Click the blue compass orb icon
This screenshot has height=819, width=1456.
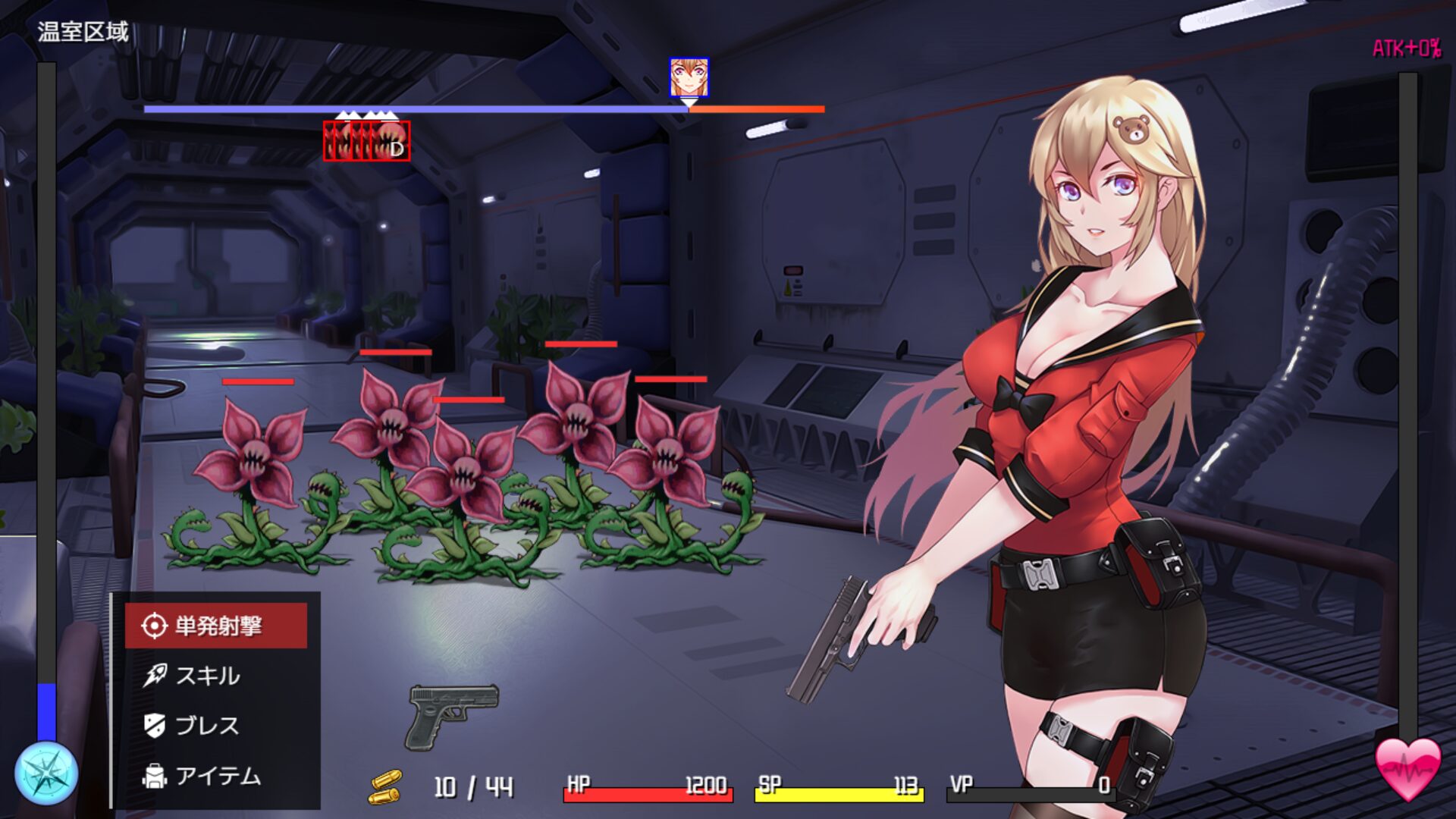(x=46, y=773)
